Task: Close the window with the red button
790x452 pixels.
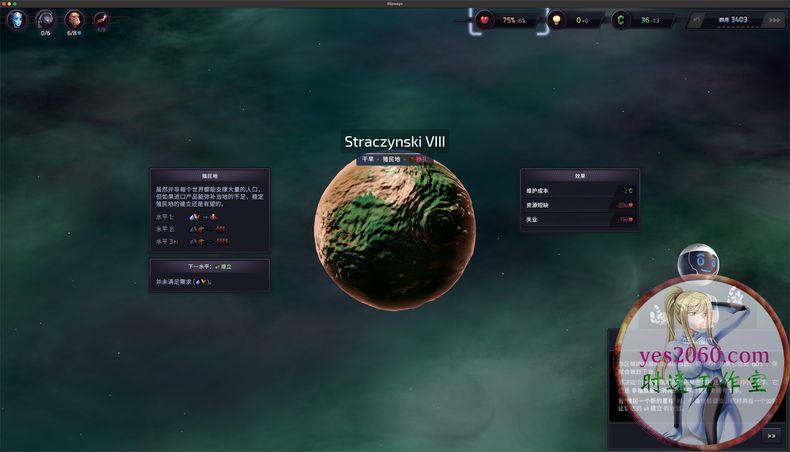Action: (x=4, y=3)
